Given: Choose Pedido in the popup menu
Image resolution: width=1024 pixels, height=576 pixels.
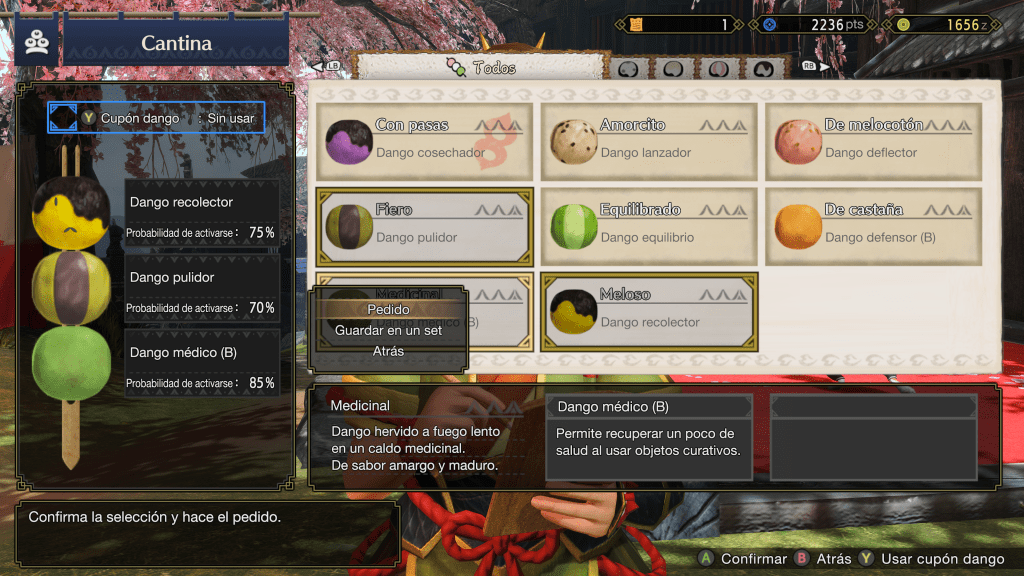Looking at the screenshot, I should point(389,309).
